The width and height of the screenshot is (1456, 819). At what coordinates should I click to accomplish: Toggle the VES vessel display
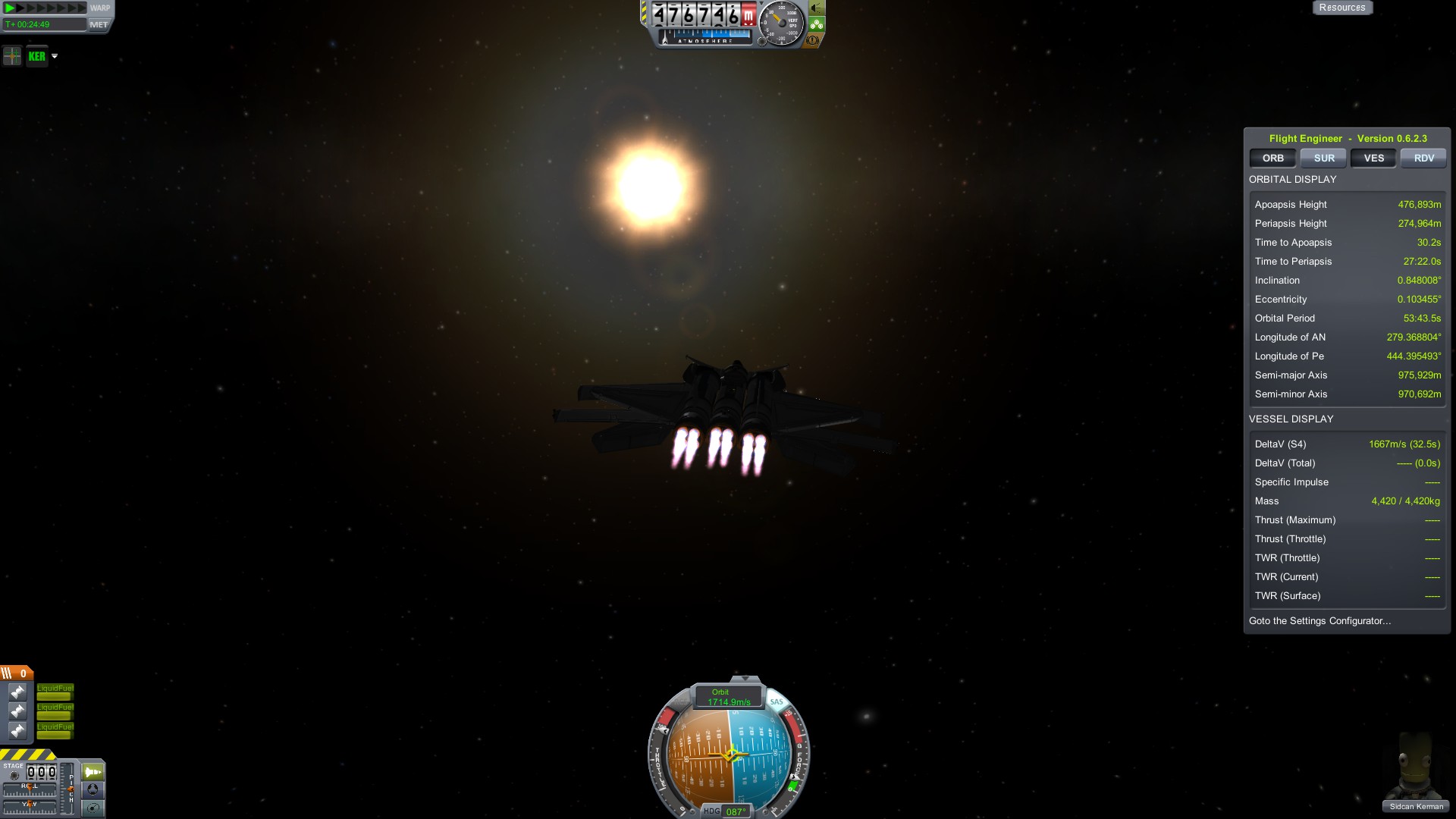[1373, 158]
